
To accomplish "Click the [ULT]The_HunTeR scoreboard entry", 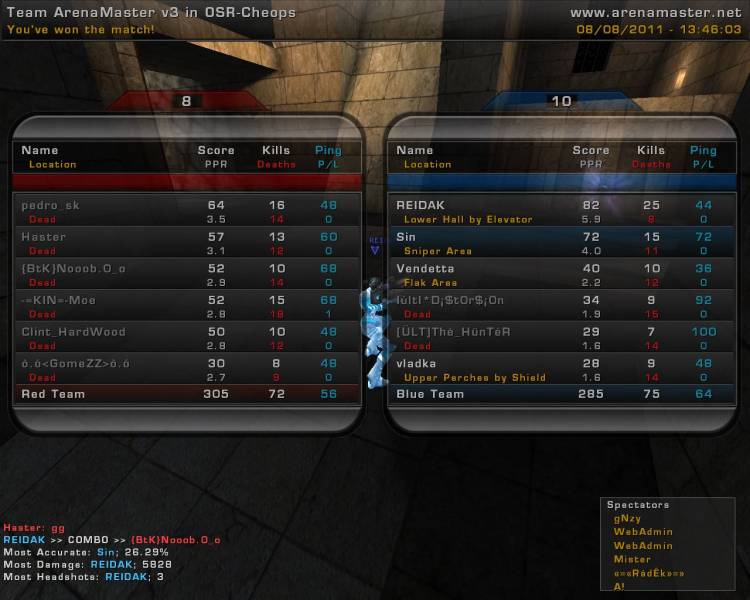I will (x=560, y=338).
